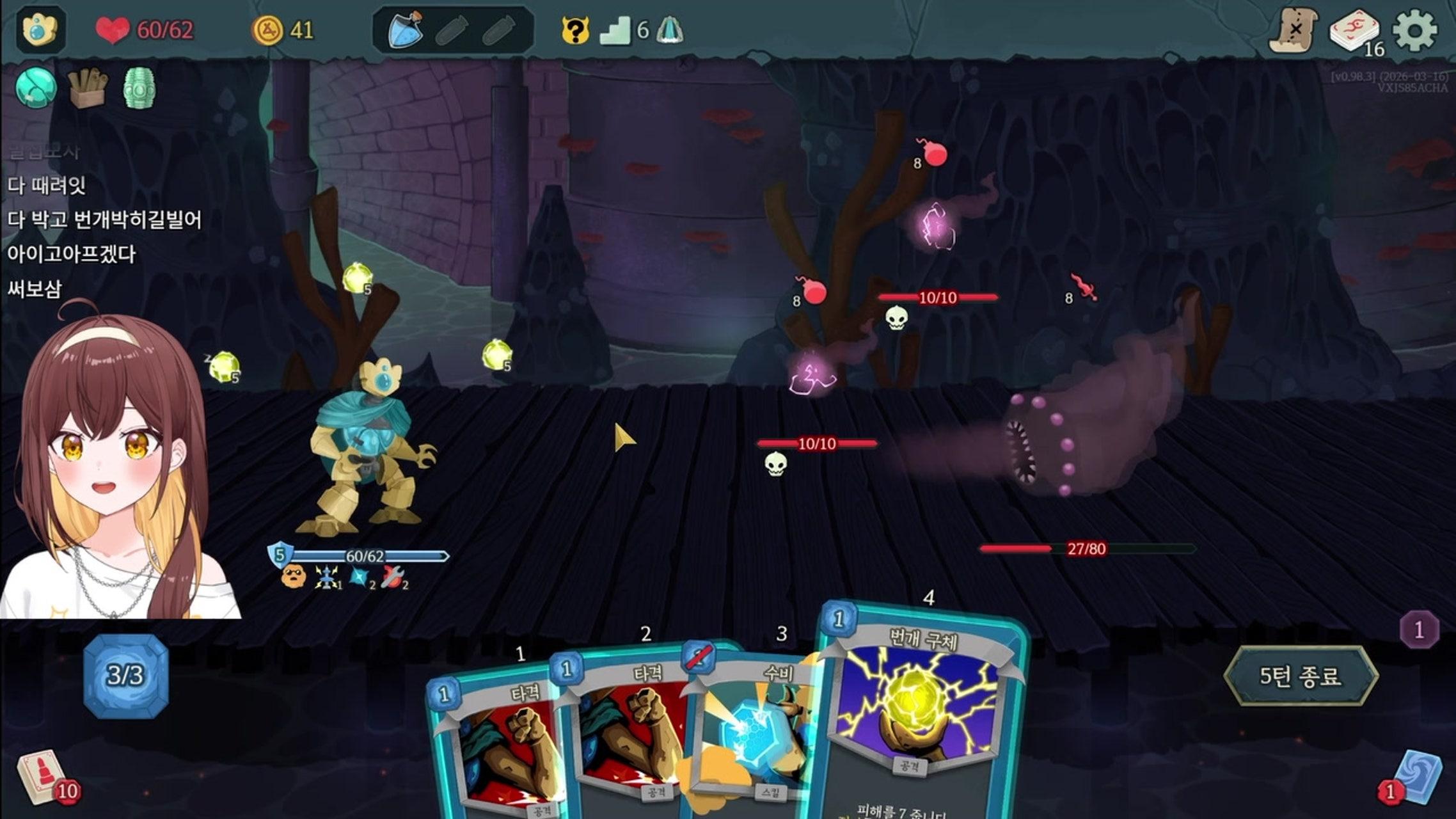Use the blue potion in the potion slot
The width and height of the screenshot is (1456, 819).
click(406, 29)
